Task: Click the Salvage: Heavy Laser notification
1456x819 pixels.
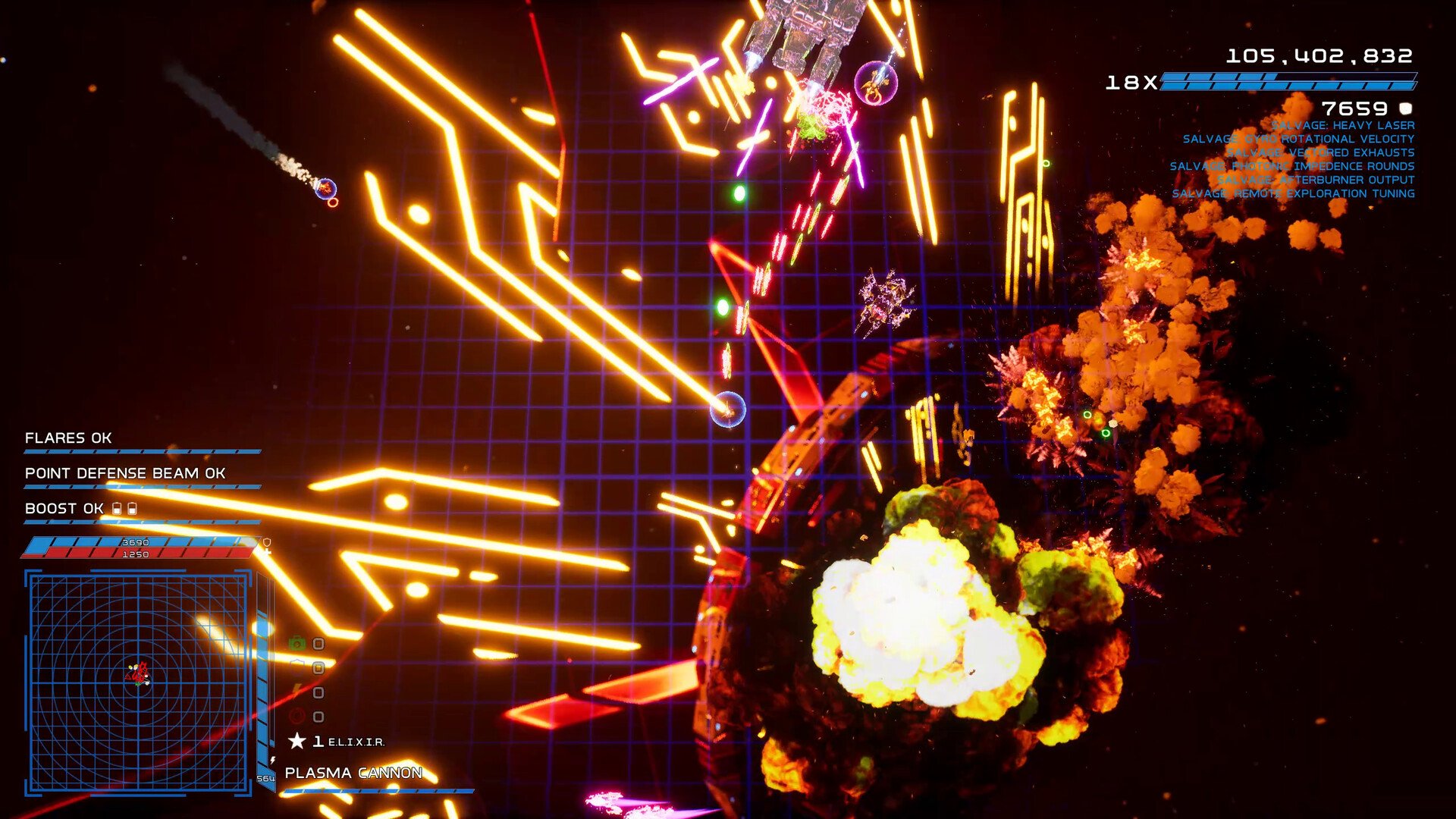Action: click(x=1343, y=126)
